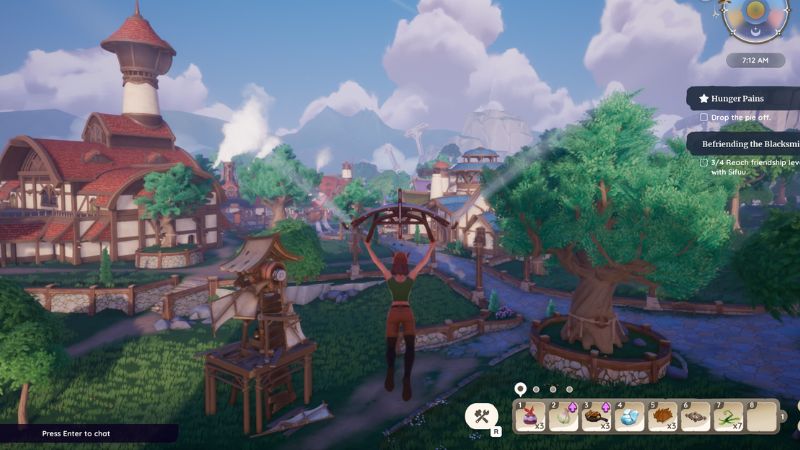Select the blue crystal ore in slot 4

[630, 416]
